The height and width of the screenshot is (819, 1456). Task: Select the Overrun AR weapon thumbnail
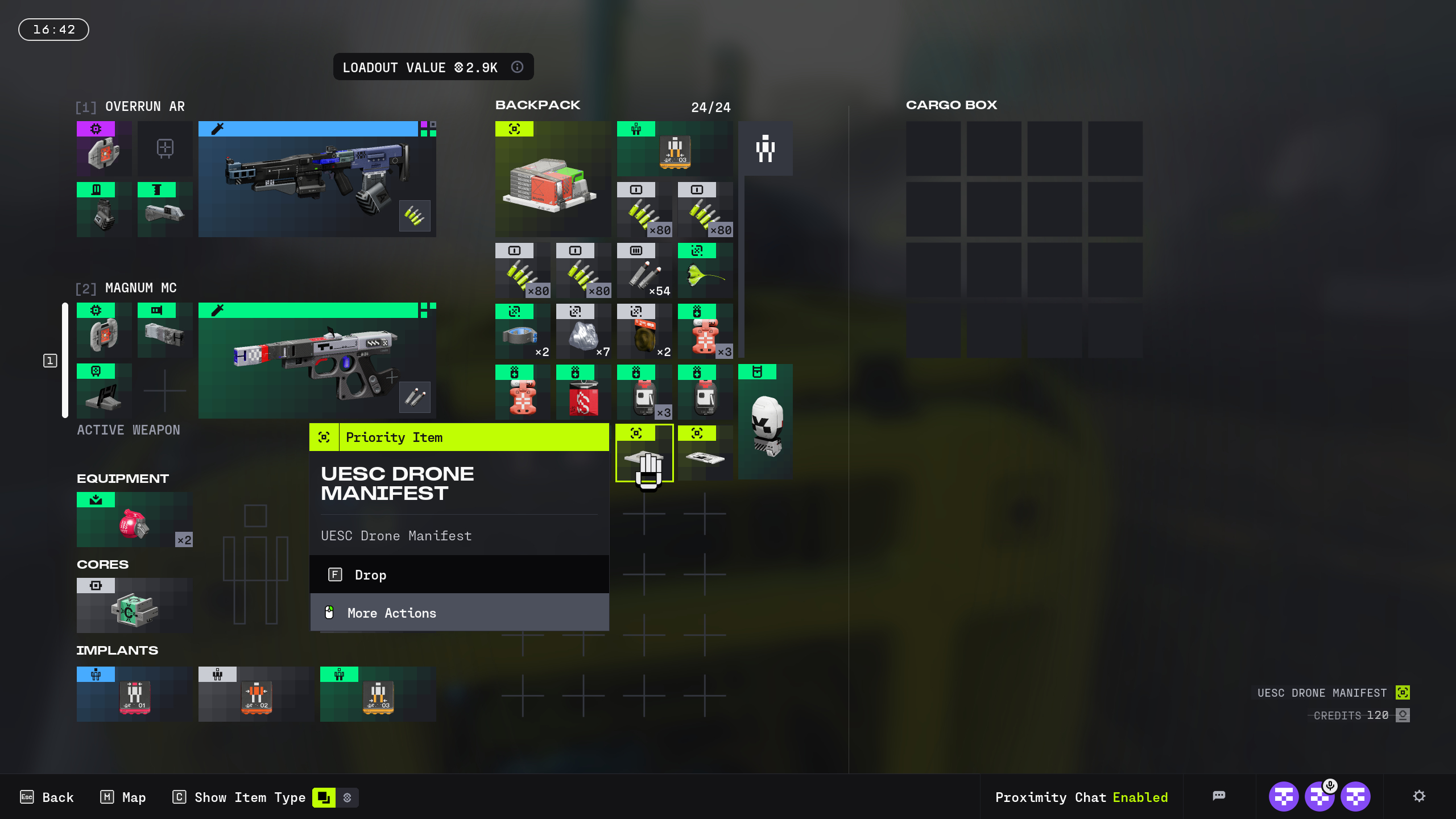point(316,178)
